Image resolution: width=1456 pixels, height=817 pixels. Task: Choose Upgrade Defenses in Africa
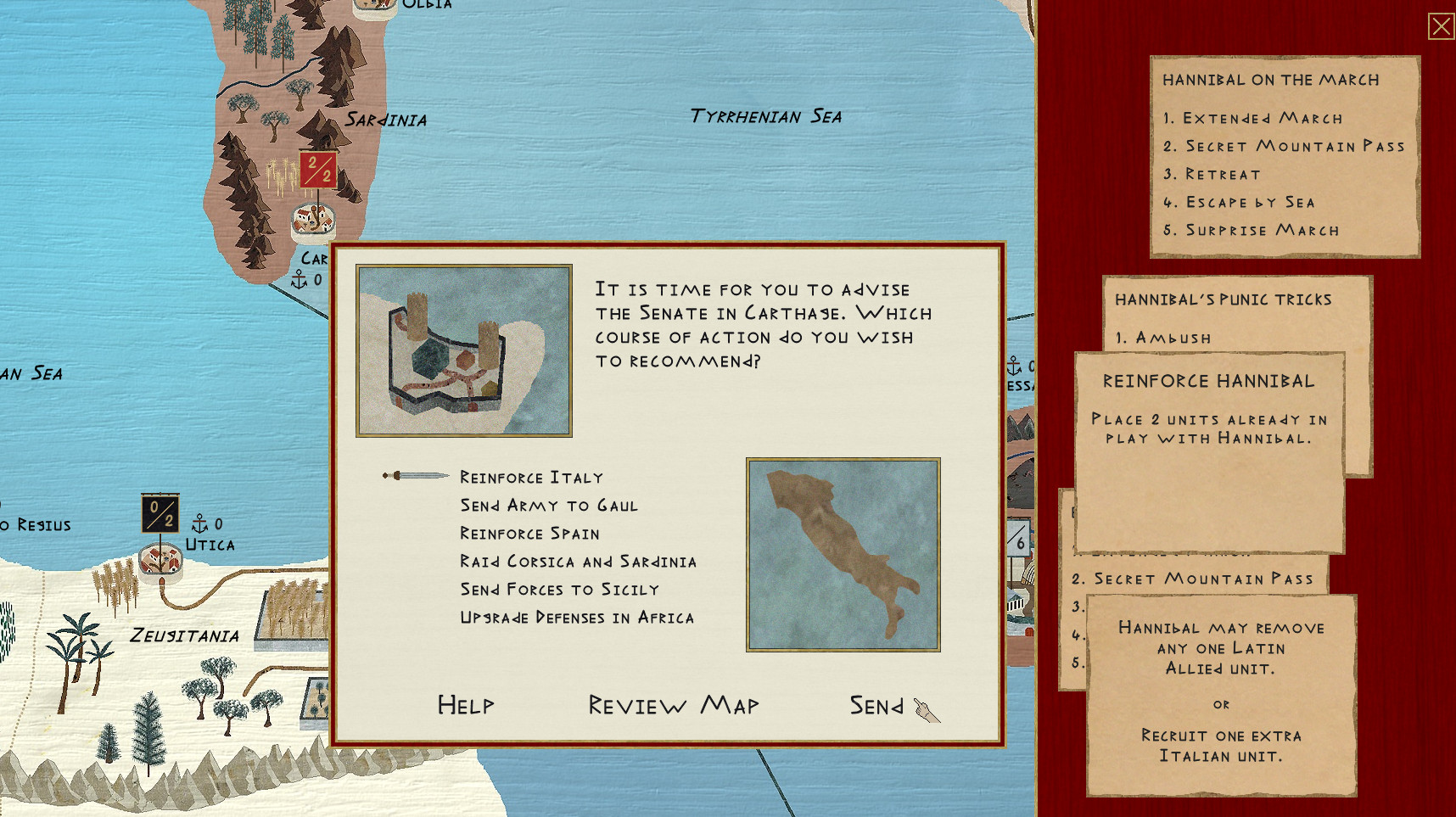coord(577,618)
